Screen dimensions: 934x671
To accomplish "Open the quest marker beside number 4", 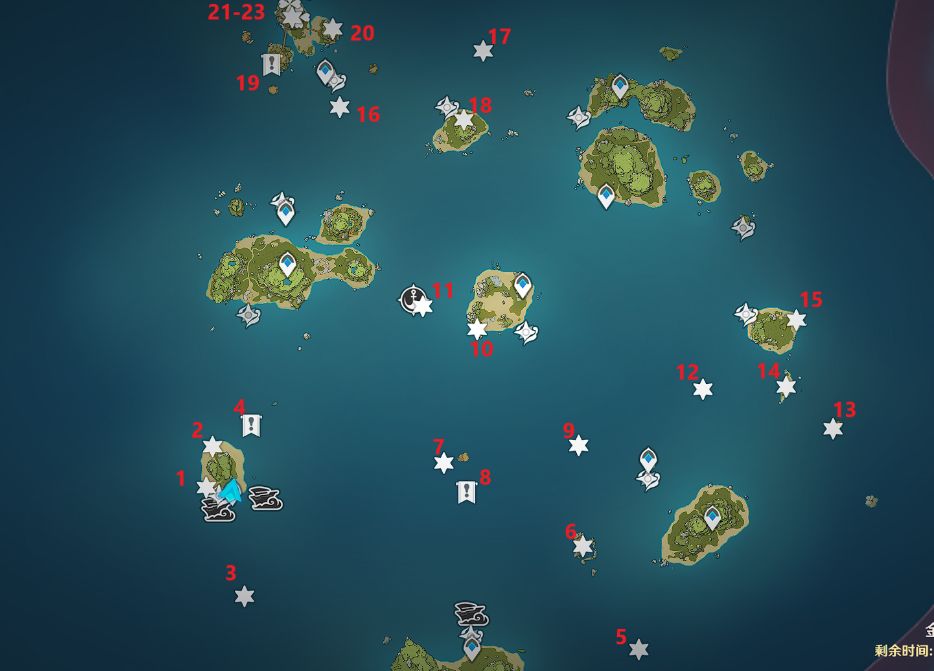I will pos(251,425).
